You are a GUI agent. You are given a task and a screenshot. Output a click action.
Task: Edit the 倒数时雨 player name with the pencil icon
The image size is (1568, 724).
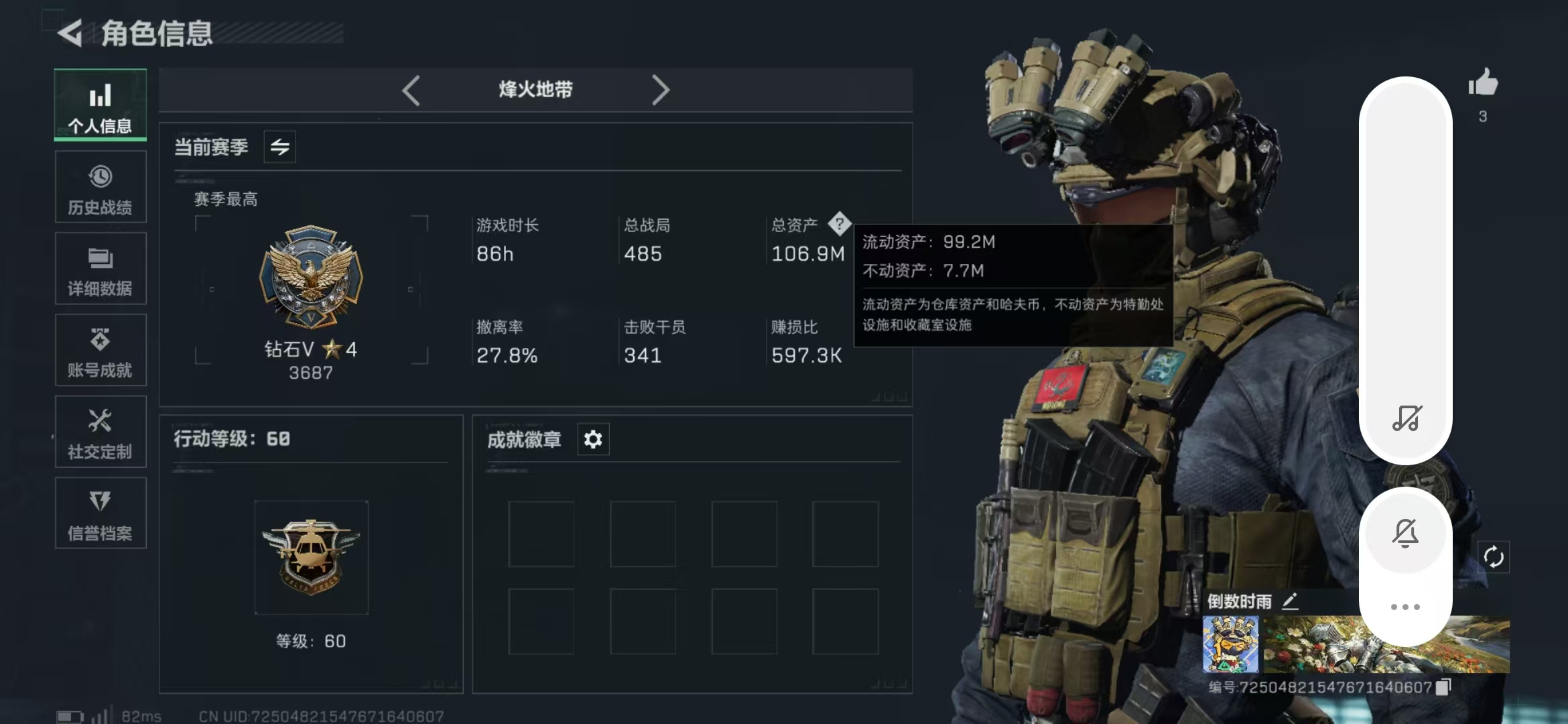pos(1290,601)
